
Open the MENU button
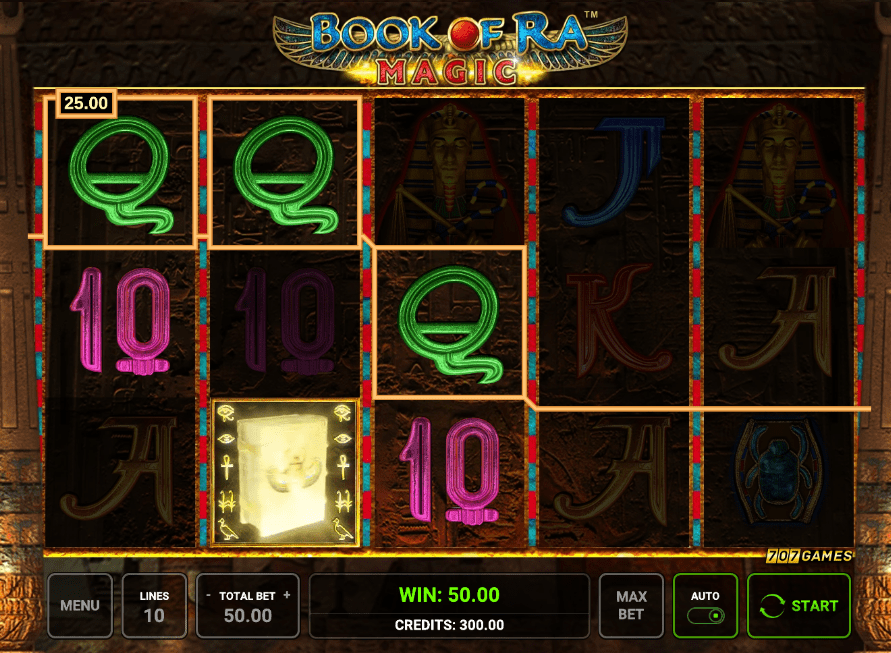click(80, 605)
